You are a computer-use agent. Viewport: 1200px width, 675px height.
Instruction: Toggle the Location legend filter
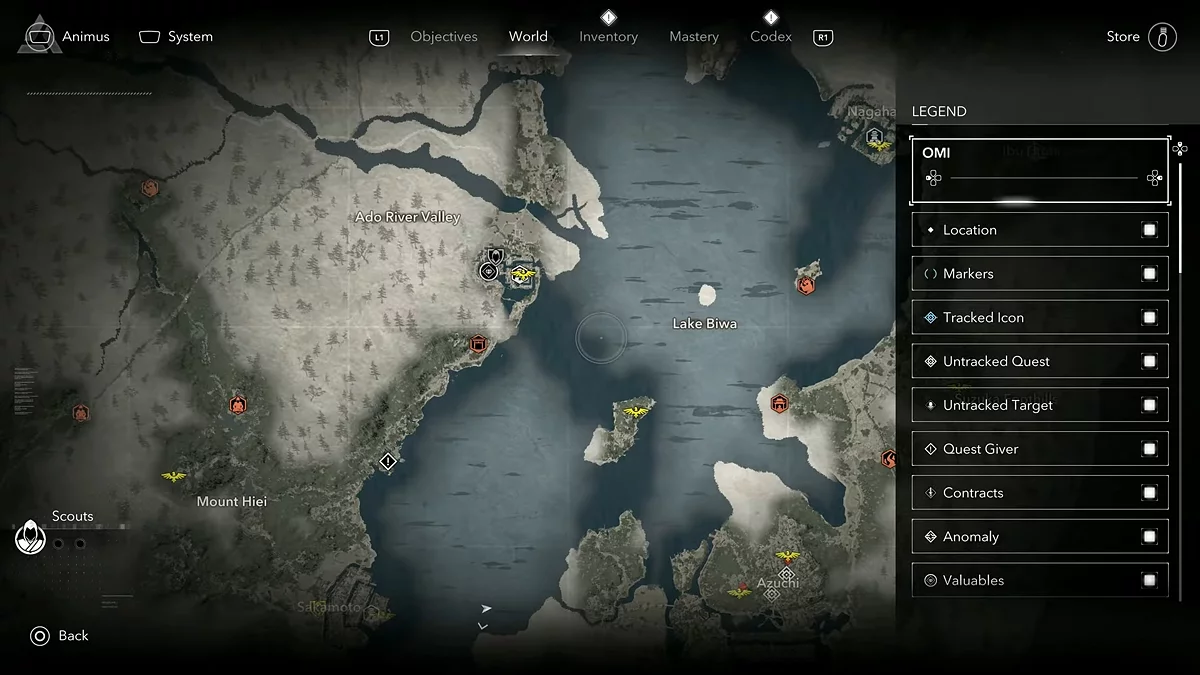[x=1149, y=230]
